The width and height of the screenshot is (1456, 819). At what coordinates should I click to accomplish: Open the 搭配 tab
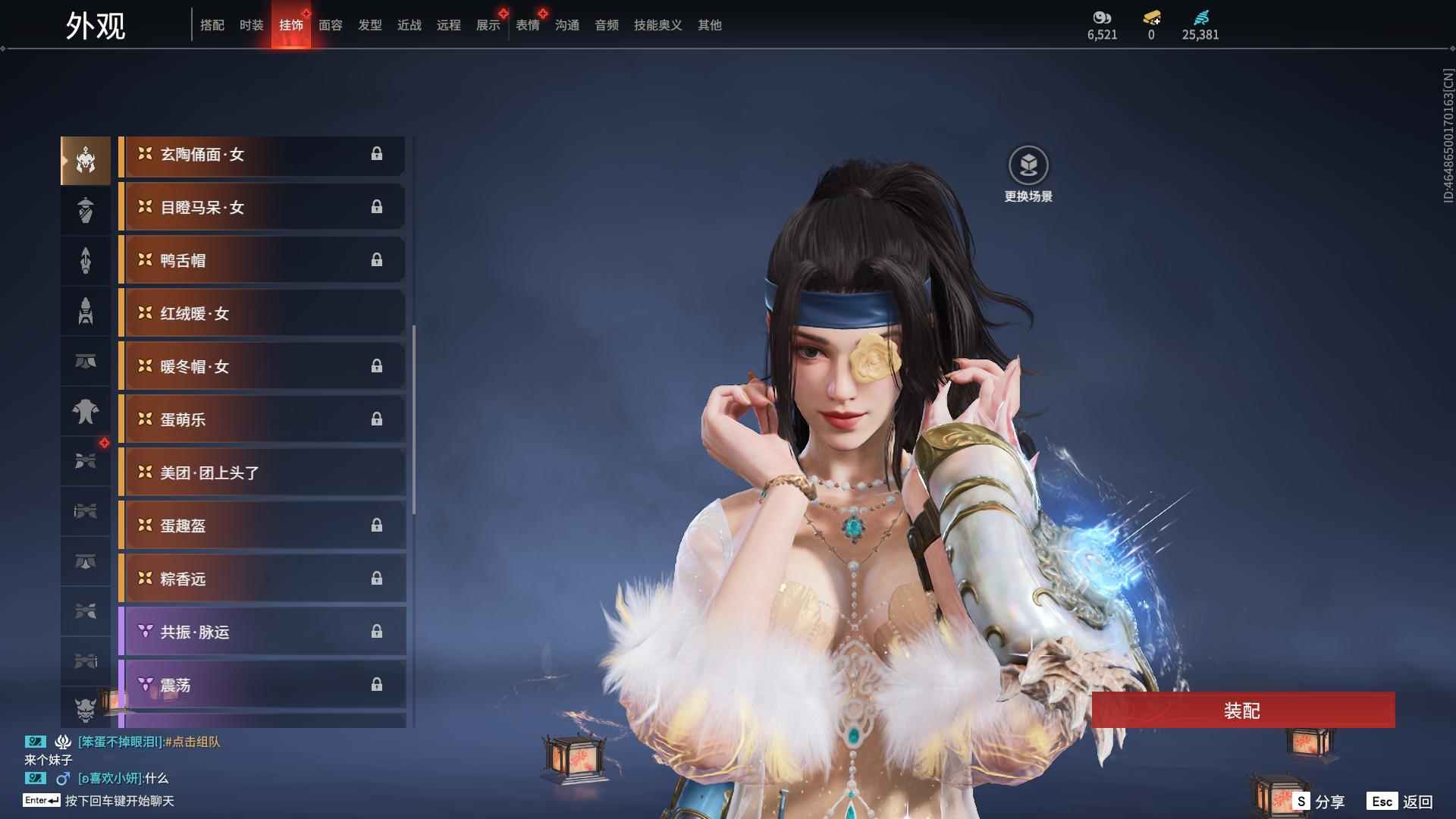212,25
